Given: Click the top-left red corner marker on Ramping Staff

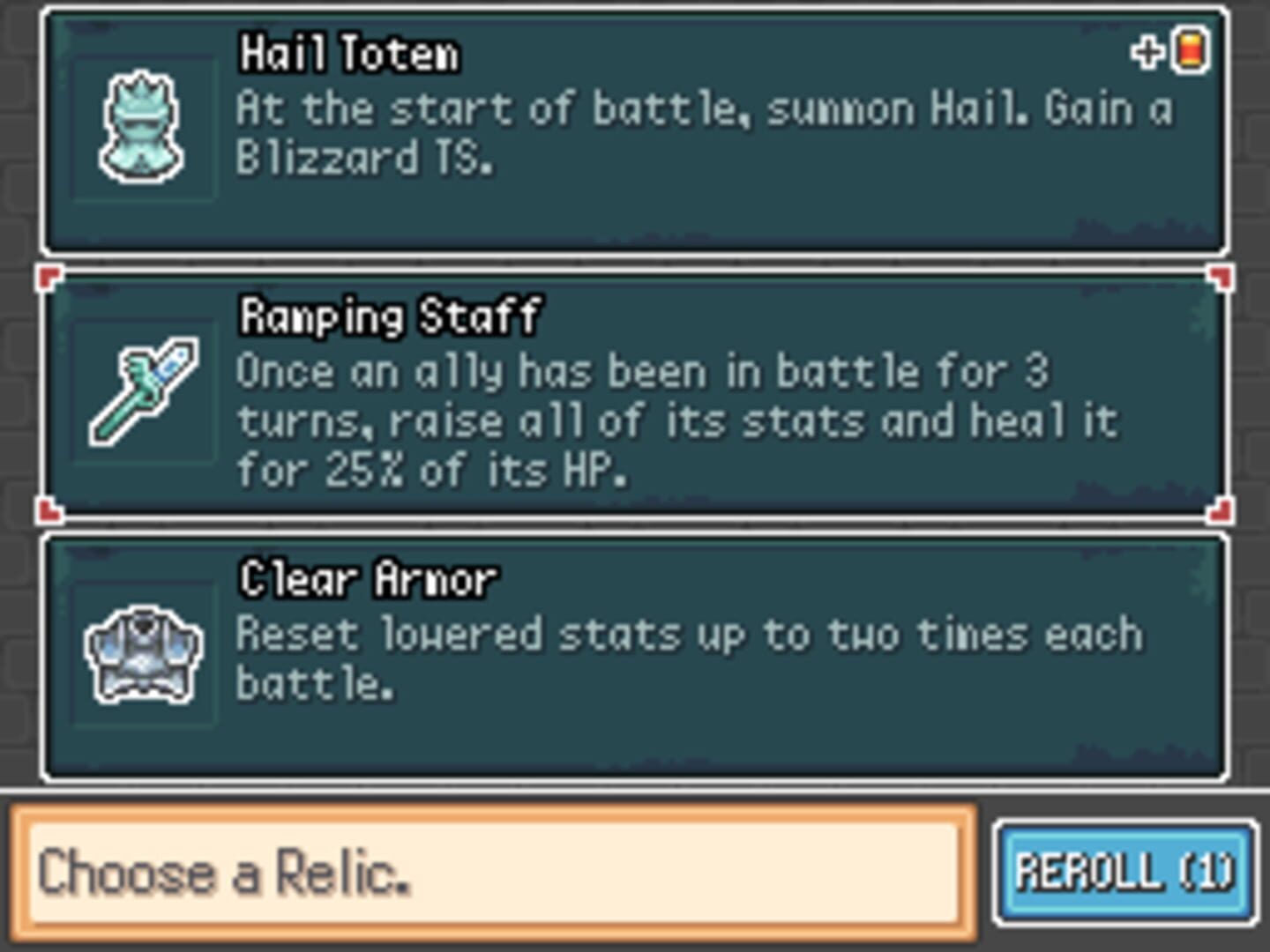Looking at the screenshot, I should pos(49,278).
